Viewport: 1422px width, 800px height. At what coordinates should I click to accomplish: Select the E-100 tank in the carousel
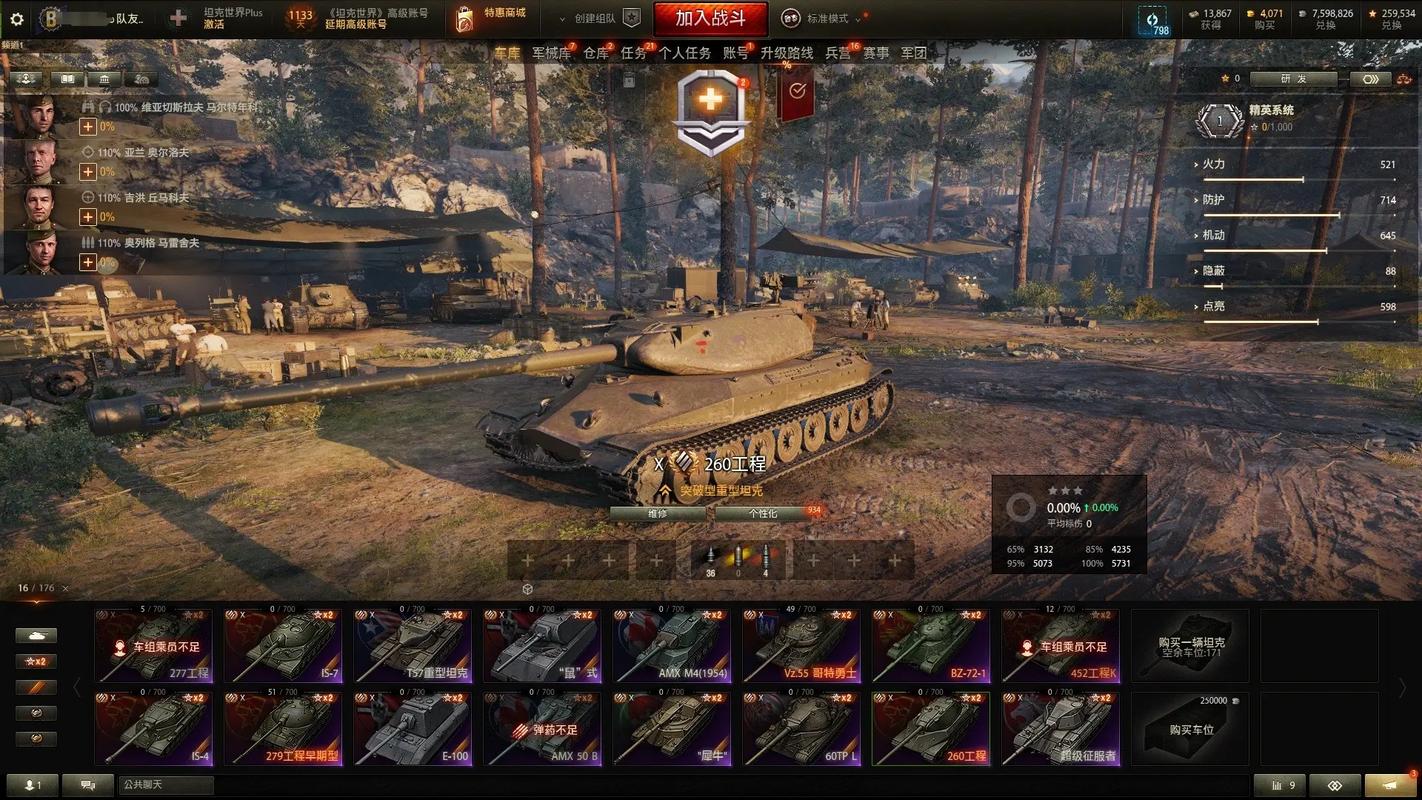(413, 728)
